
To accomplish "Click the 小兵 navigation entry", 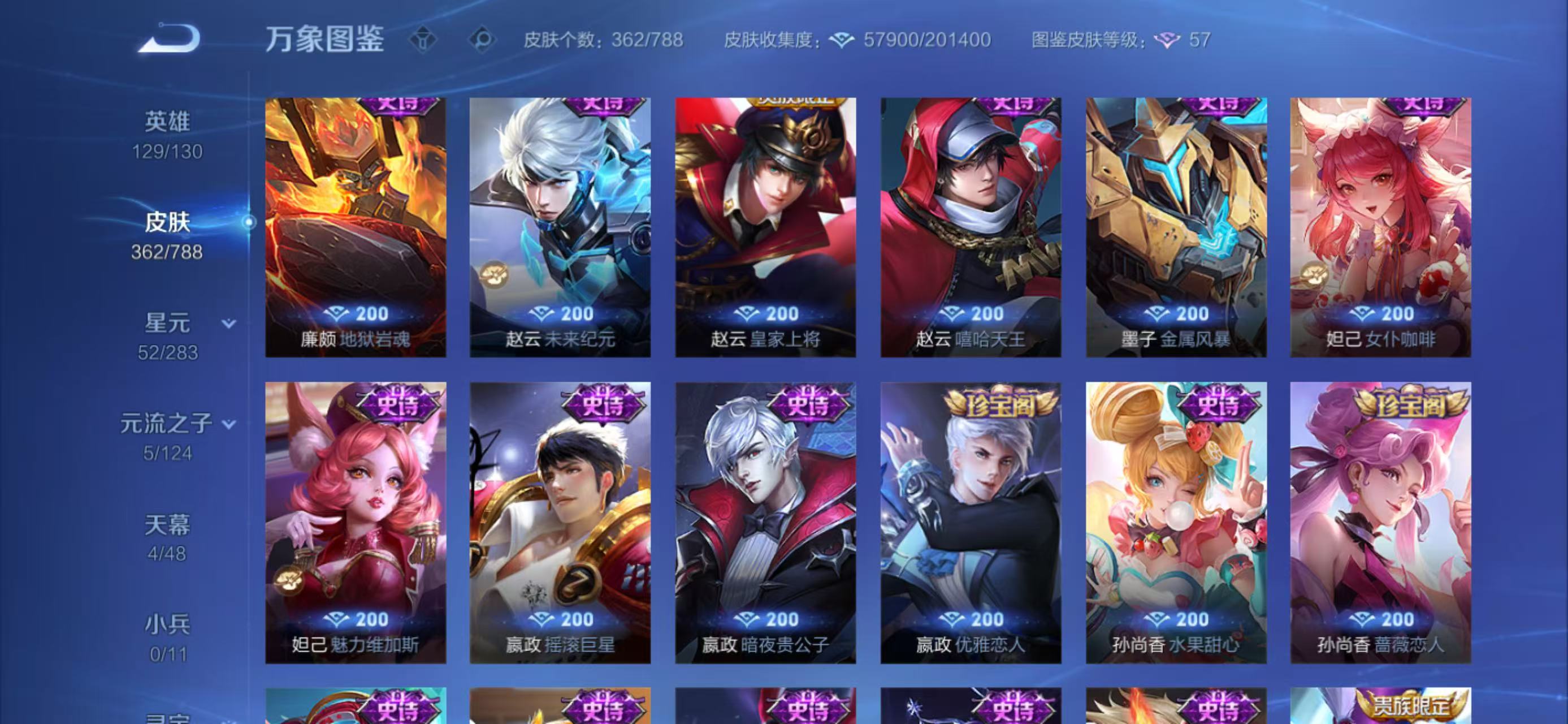I will click(168, 623).
